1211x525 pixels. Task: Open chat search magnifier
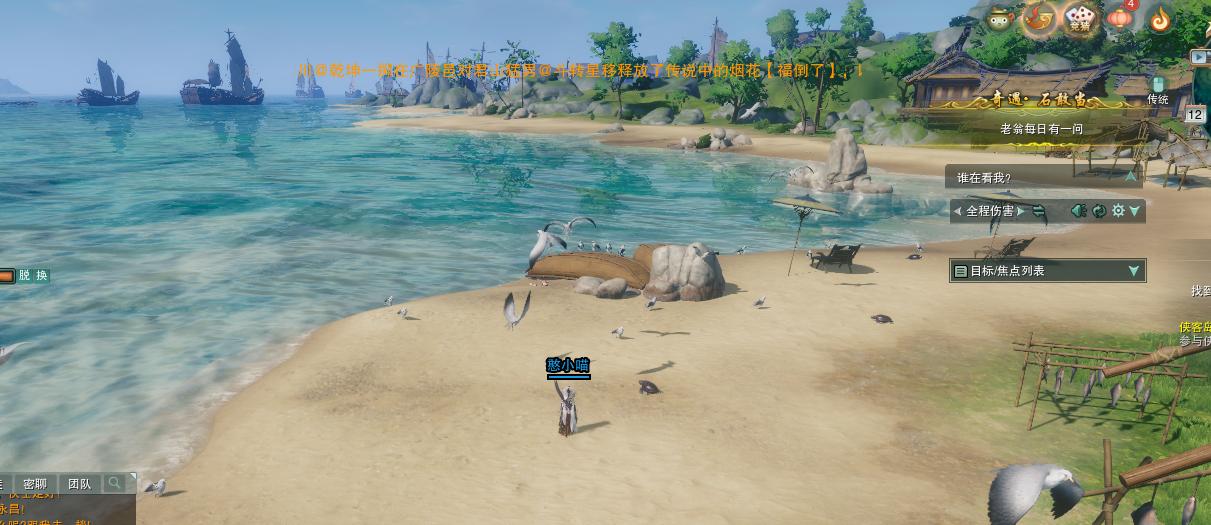pyautogui.click(x=115, y=484)
